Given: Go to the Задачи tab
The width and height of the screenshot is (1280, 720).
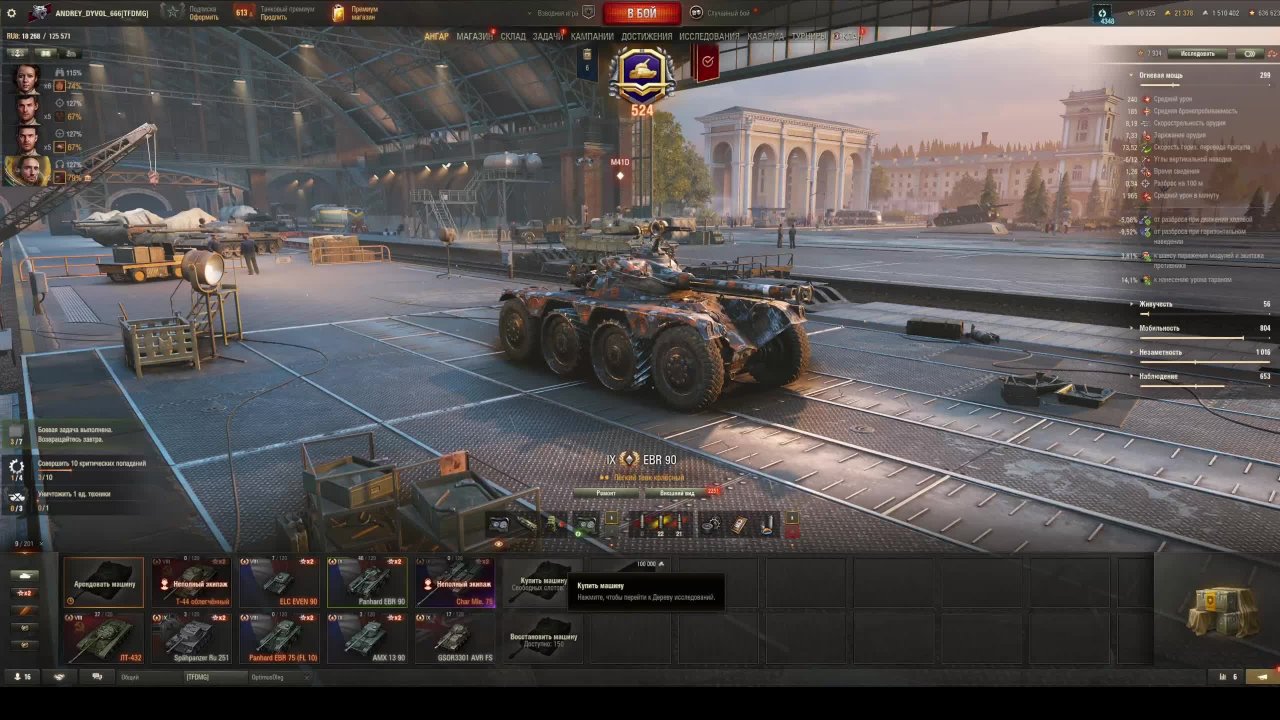Looking at the screenshot, I should [548, 36].
